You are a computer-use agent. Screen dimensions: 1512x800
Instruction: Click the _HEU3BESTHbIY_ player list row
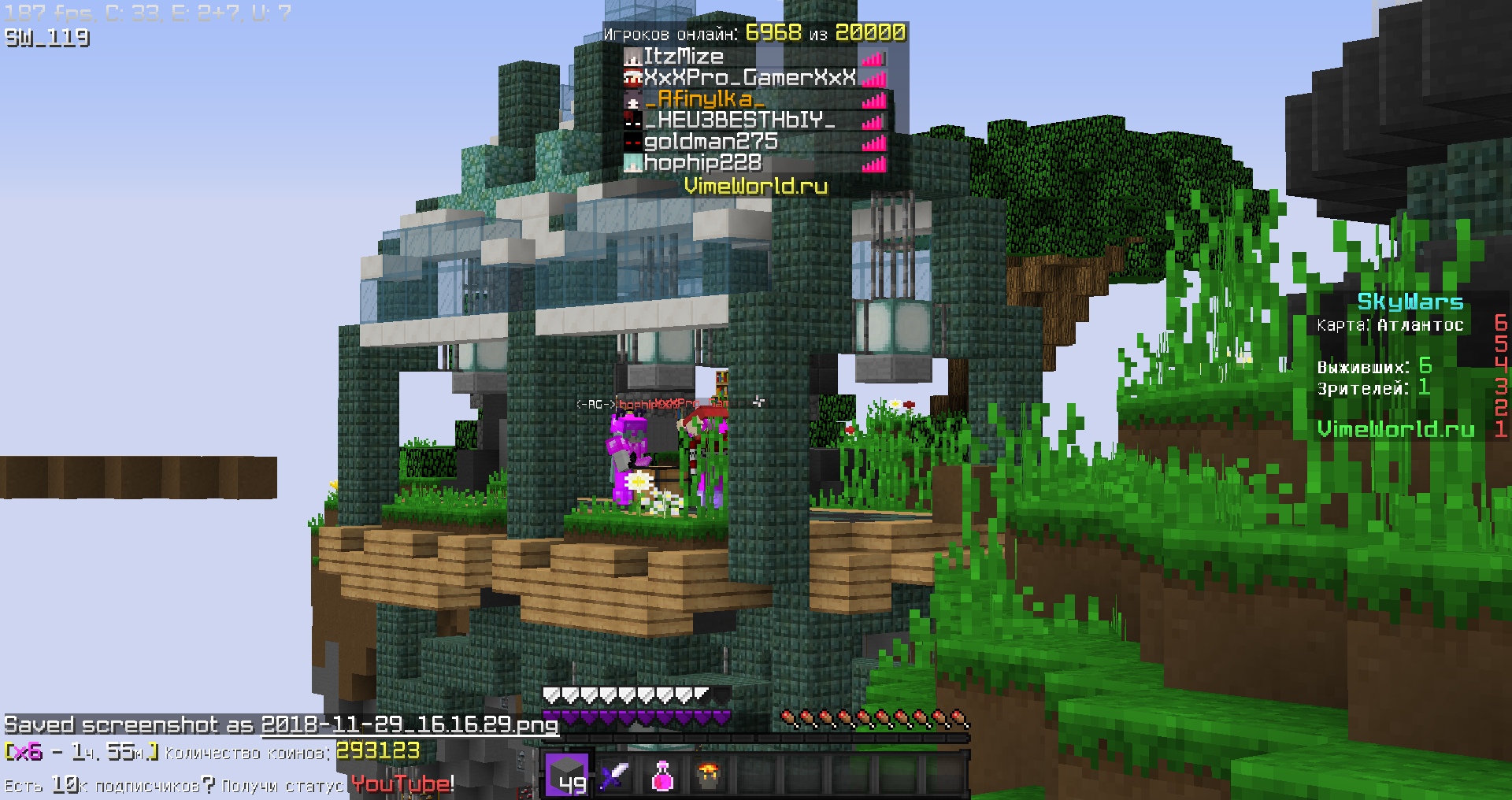click(x=739, y=120)
